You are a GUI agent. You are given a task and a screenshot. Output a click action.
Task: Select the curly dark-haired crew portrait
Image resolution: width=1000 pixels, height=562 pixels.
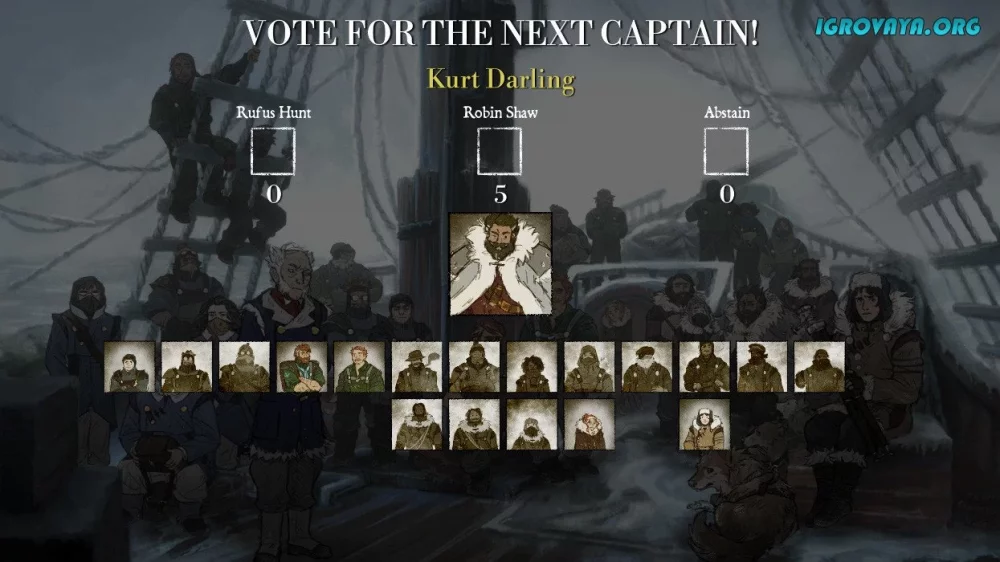532,367
